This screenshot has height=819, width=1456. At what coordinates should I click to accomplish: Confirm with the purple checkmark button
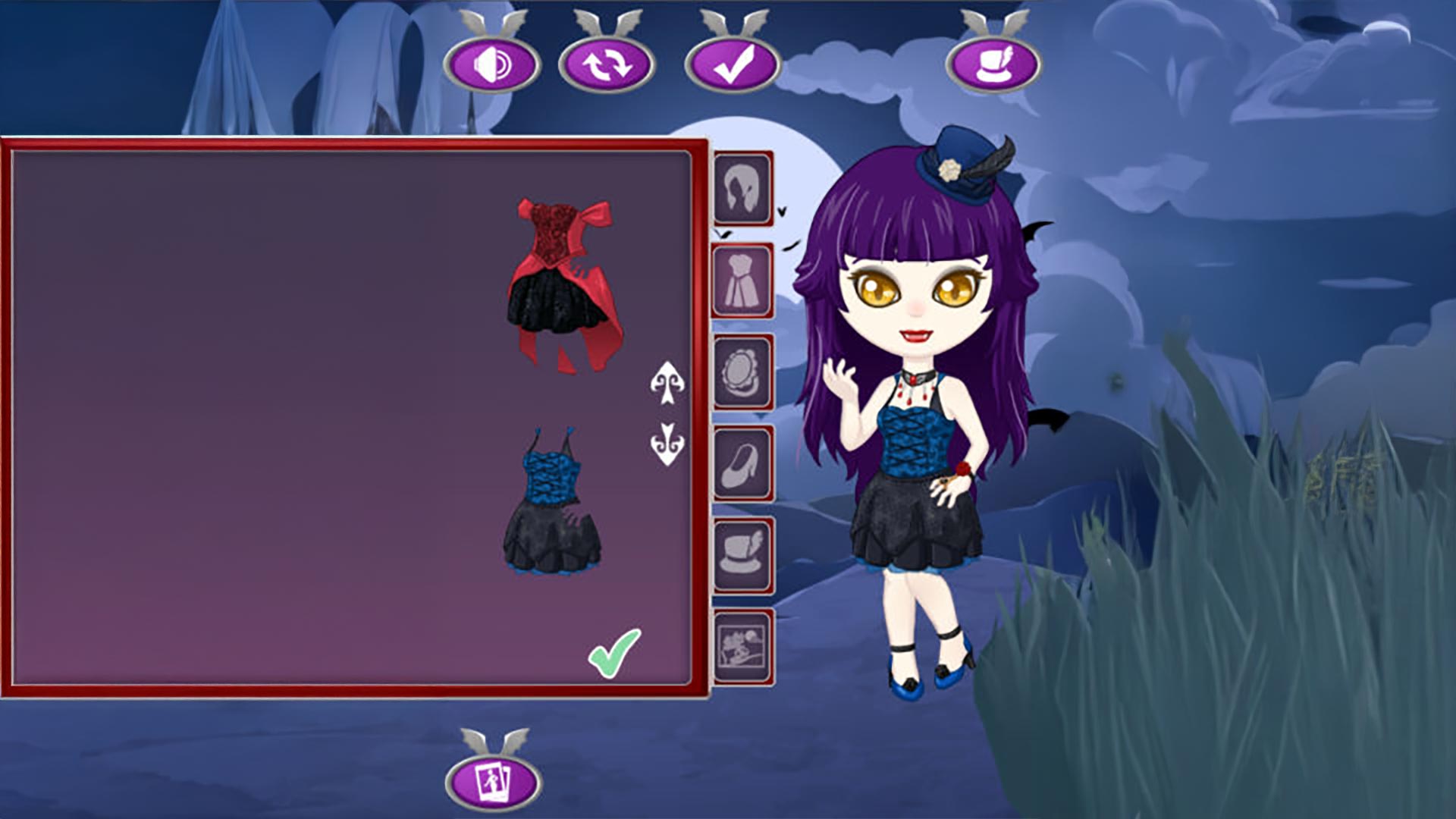click(x=733, y=64)
